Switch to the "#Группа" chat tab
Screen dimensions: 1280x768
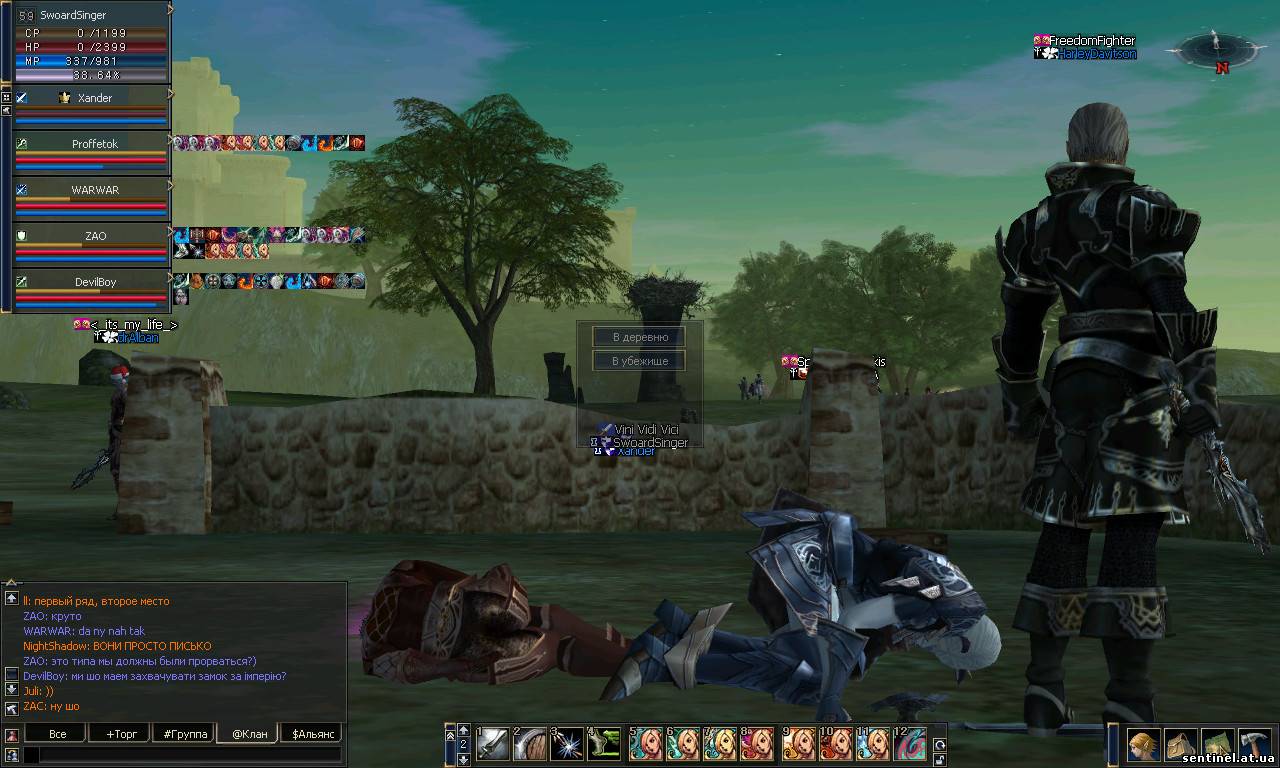(185, 734)
